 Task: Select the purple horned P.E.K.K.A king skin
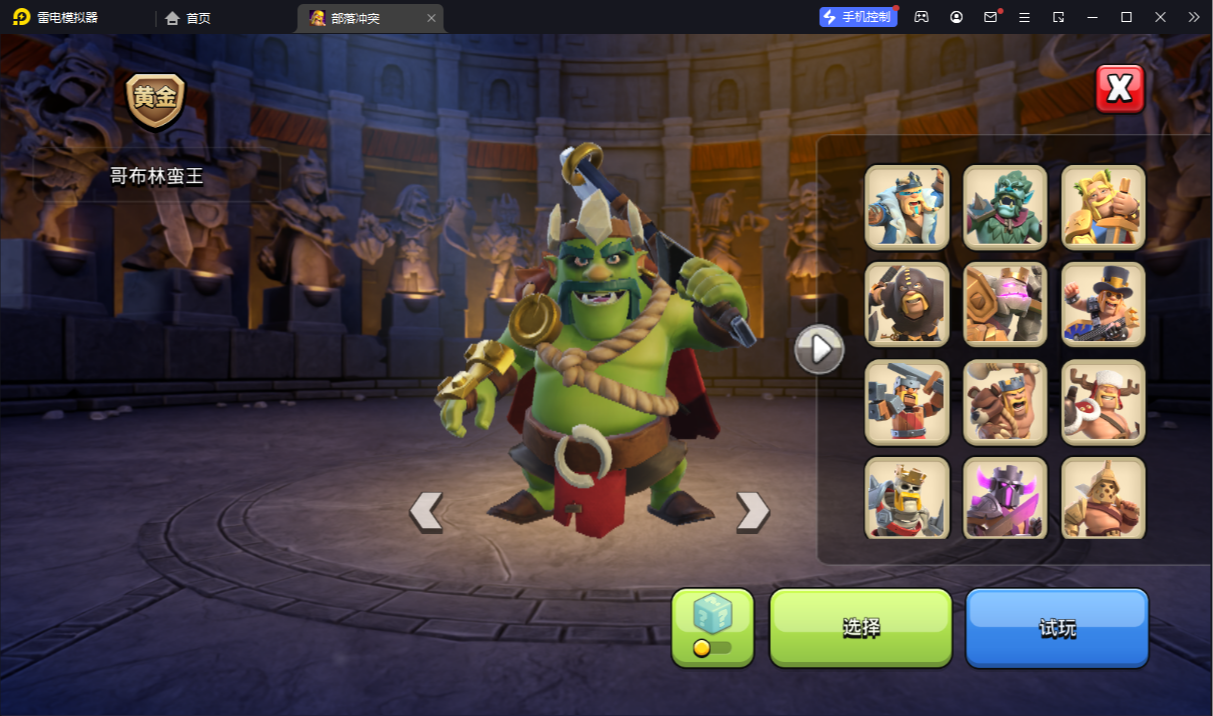pyautogui.click(x=1005, y=498)
